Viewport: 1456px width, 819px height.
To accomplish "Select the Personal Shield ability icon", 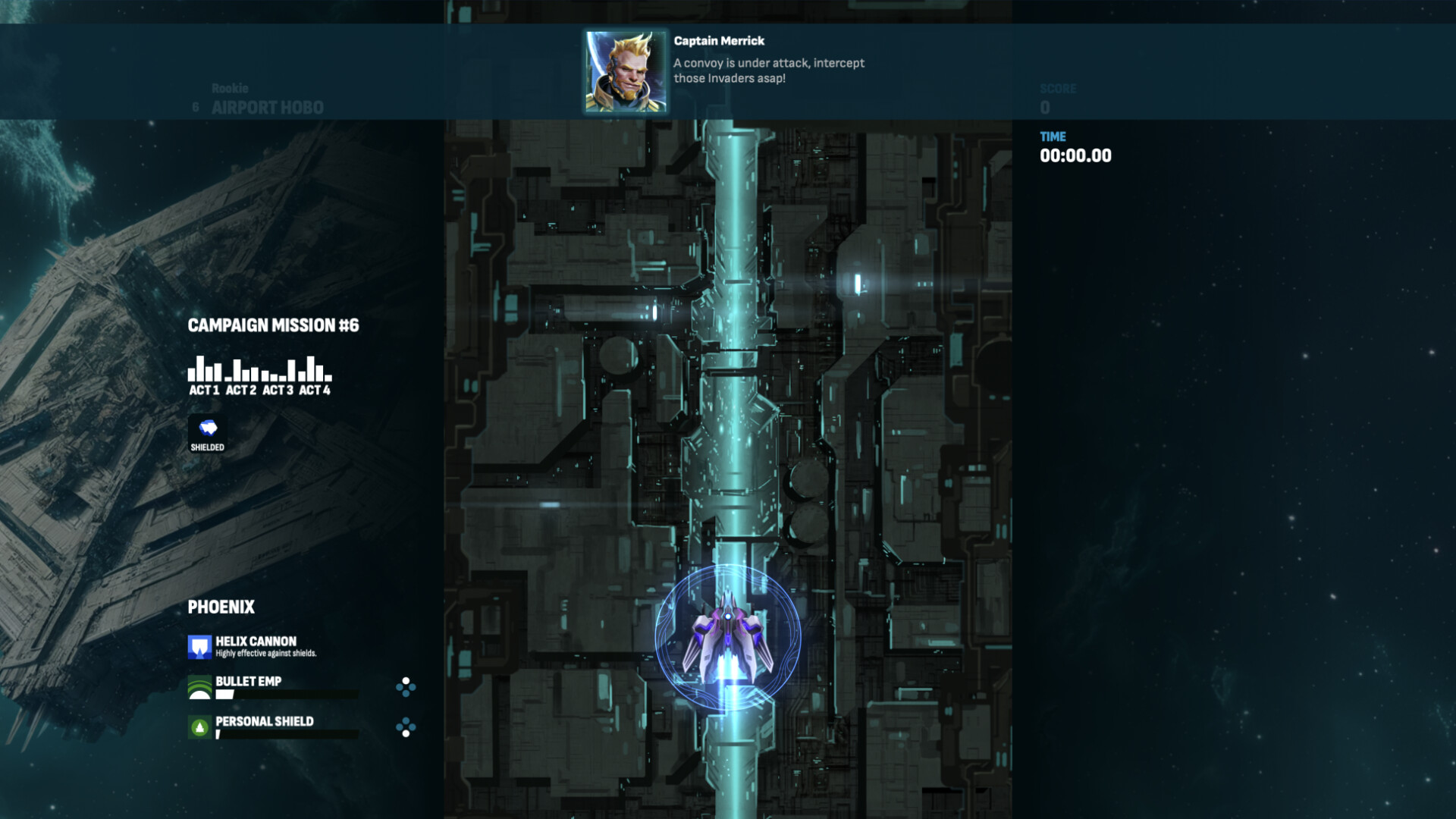I will (x=199, y=726).
